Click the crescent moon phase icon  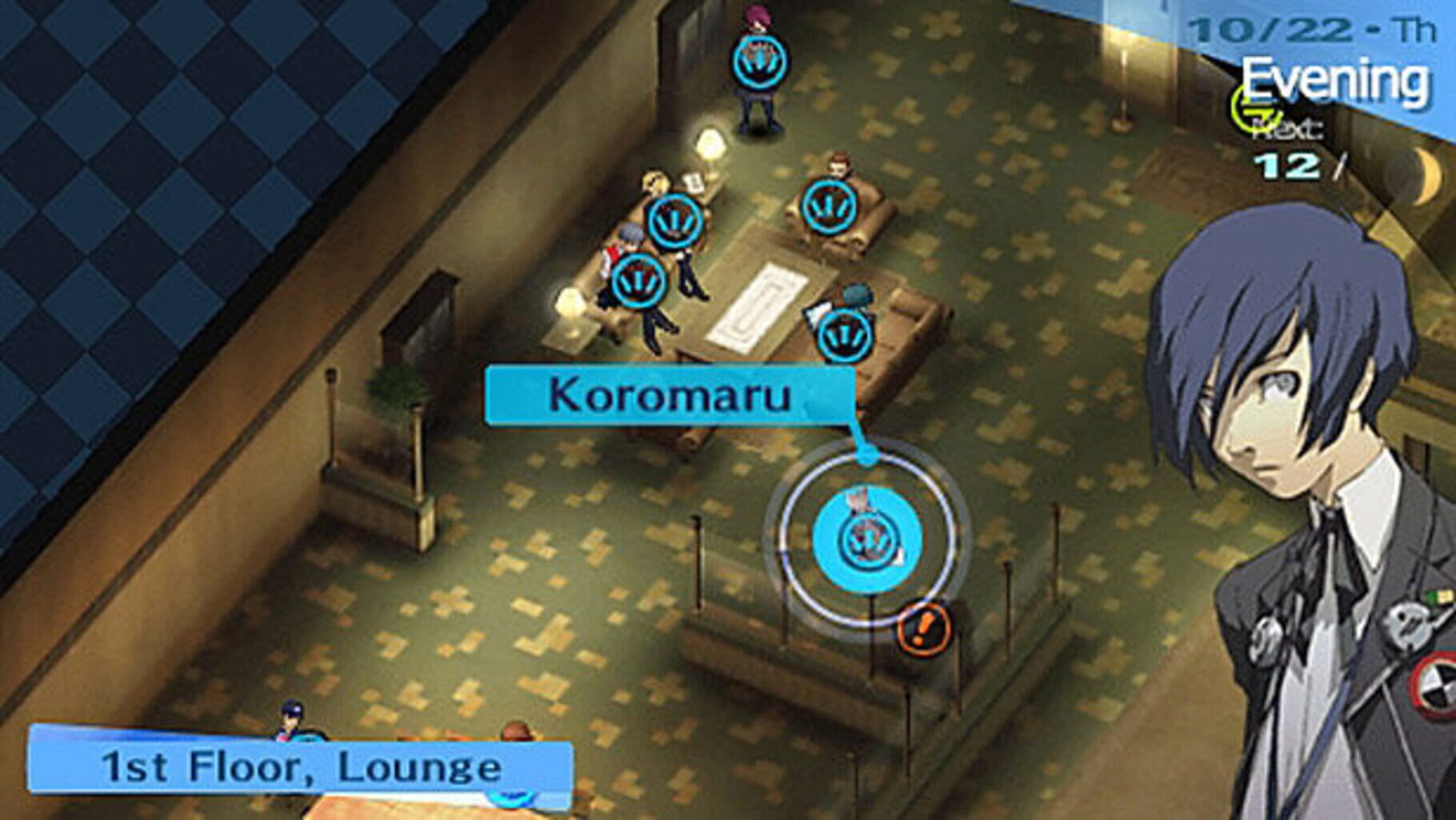1429,177
